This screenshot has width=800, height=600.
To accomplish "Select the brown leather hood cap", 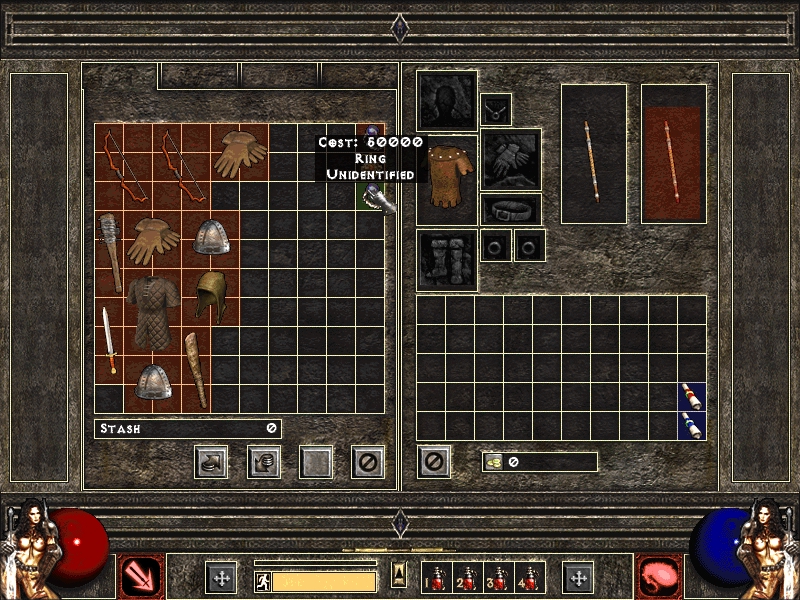I will tap(210, 296).
